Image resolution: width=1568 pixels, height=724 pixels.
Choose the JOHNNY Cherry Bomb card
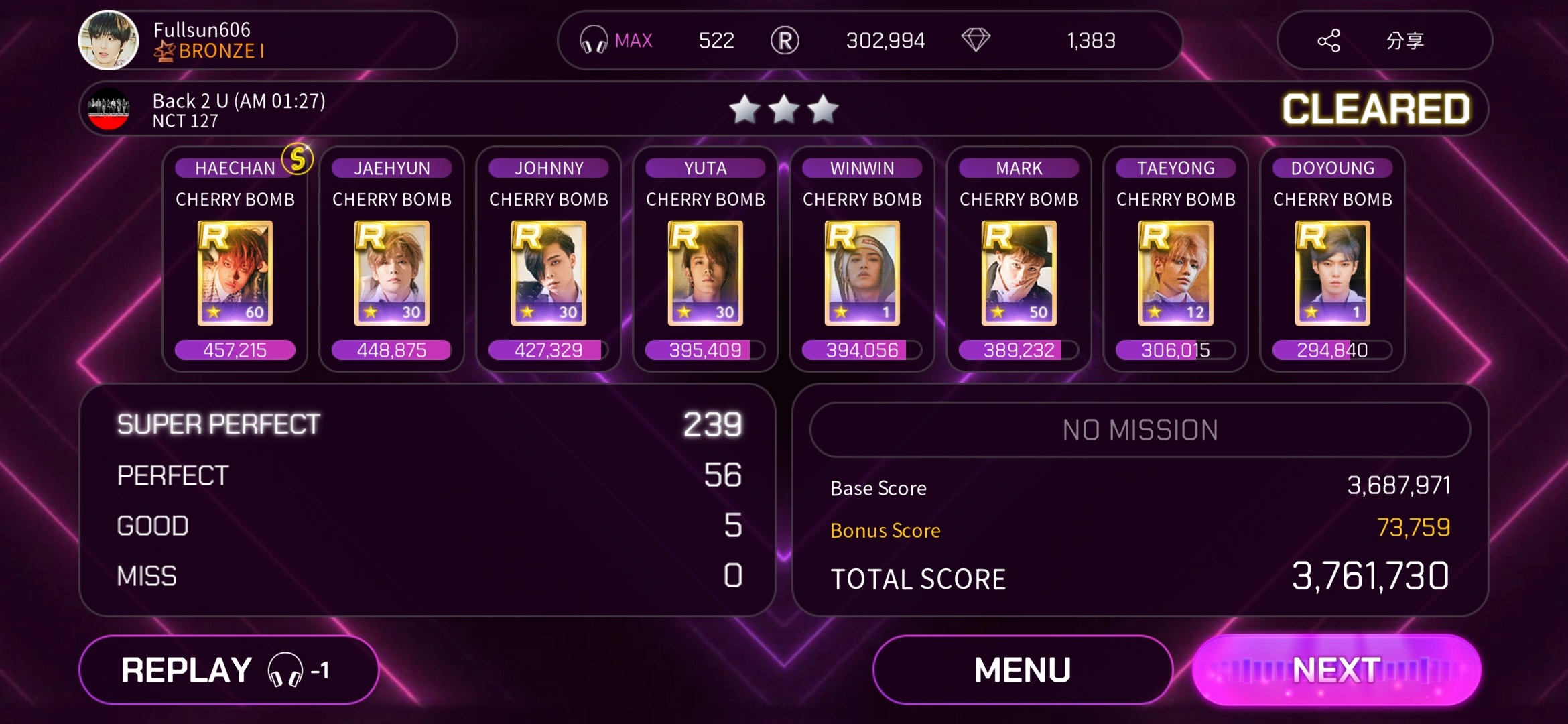click(x=549, y=273)
